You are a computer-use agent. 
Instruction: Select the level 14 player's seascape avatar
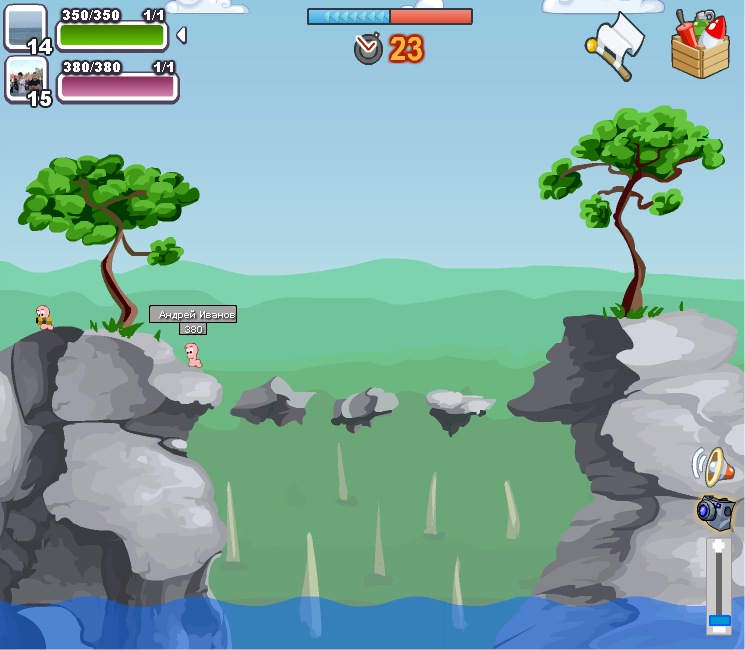point(24,26)
